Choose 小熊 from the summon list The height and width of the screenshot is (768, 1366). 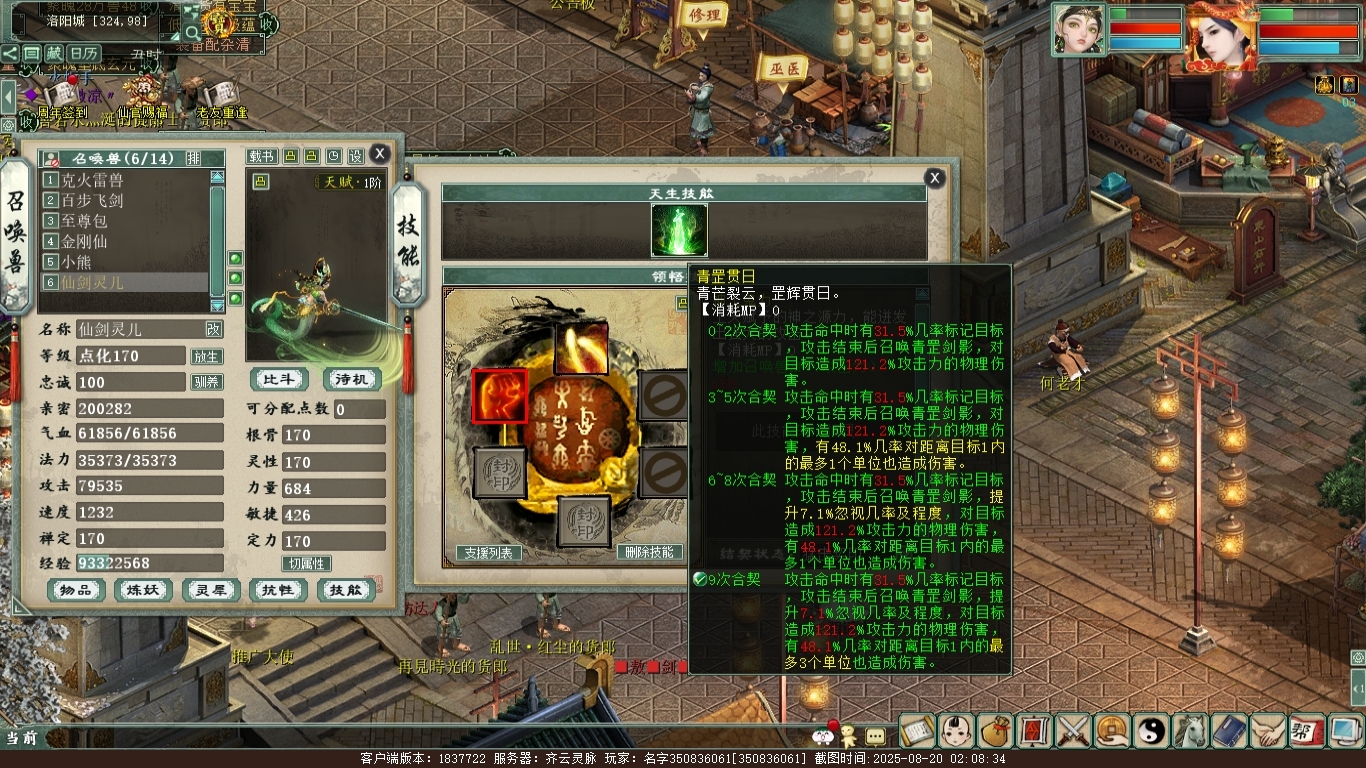click(x=76, y=262)
